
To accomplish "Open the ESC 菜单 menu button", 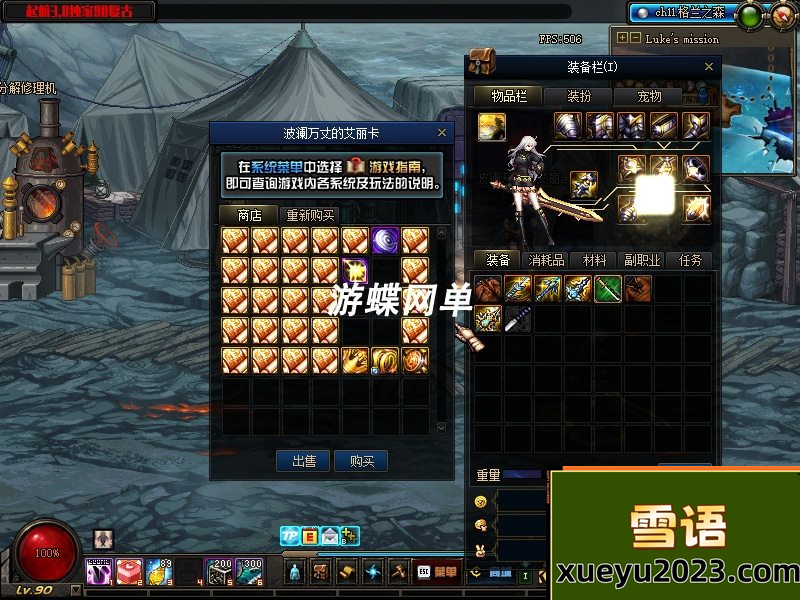I will [x=437, y=572].
